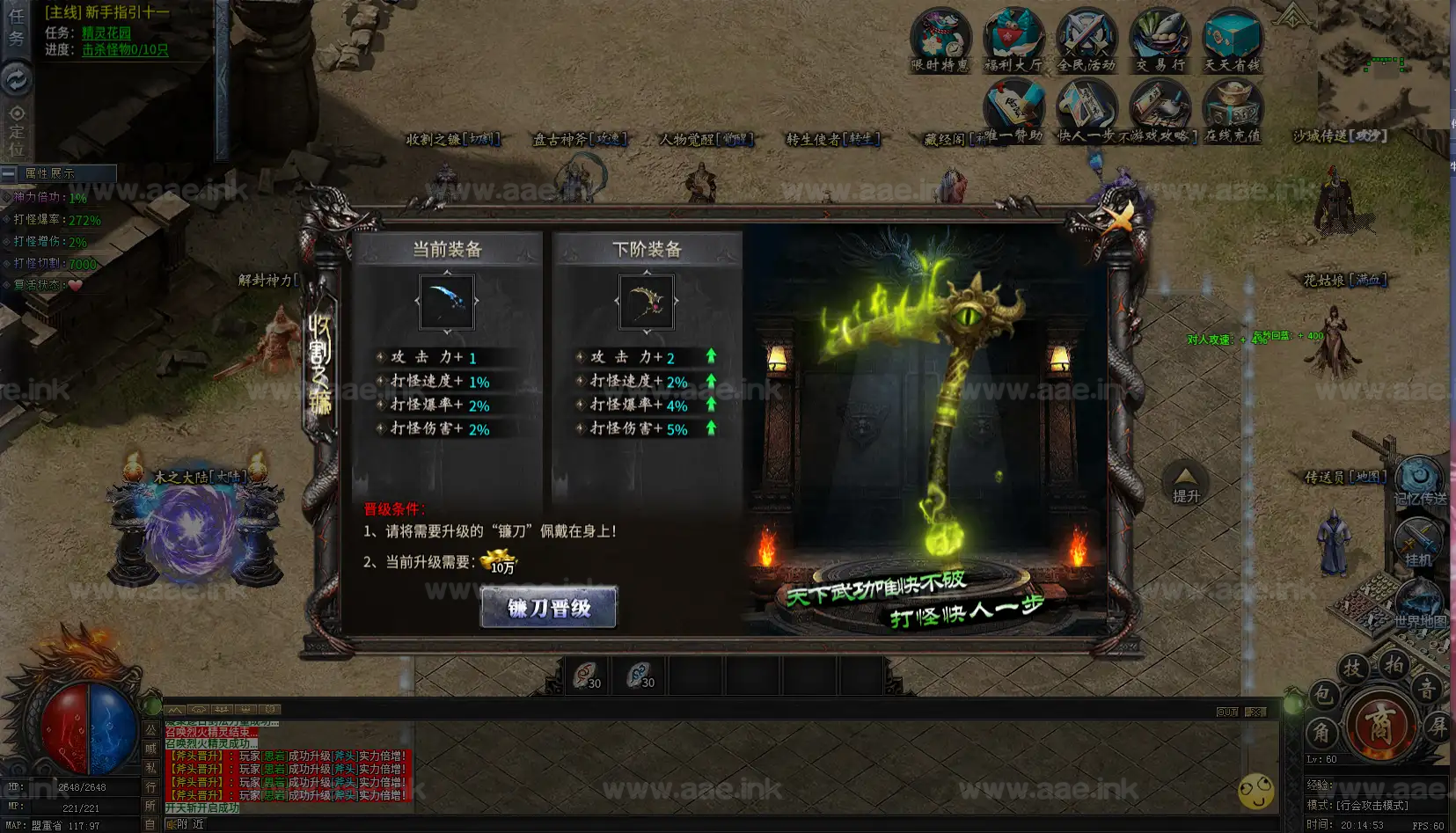Screen dimensions: 1456x833
Task: Open the 包 bag button
Action: pos(1322,696)
